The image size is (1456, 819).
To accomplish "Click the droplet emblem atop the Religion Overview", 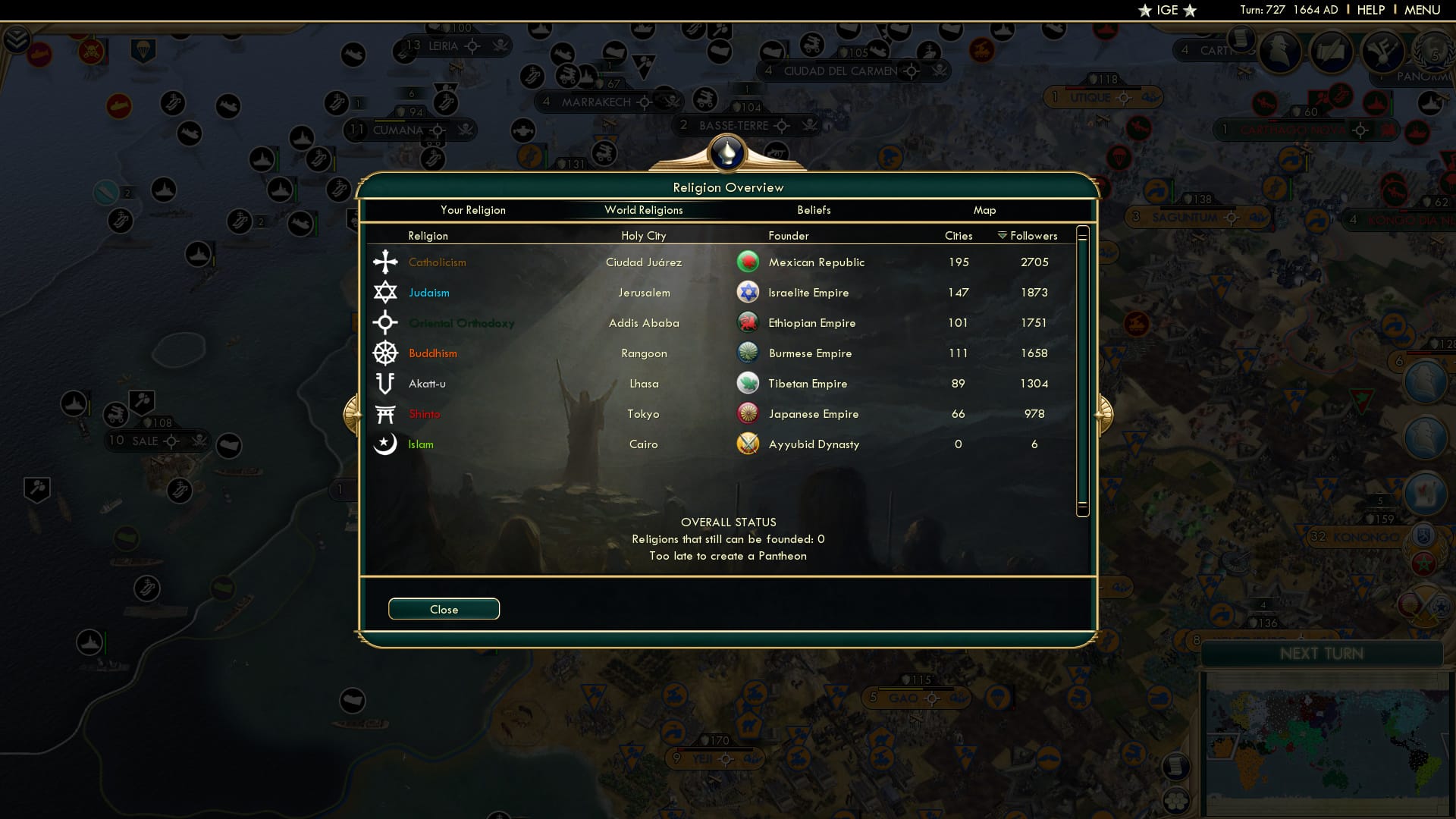I will click(728, 153).
